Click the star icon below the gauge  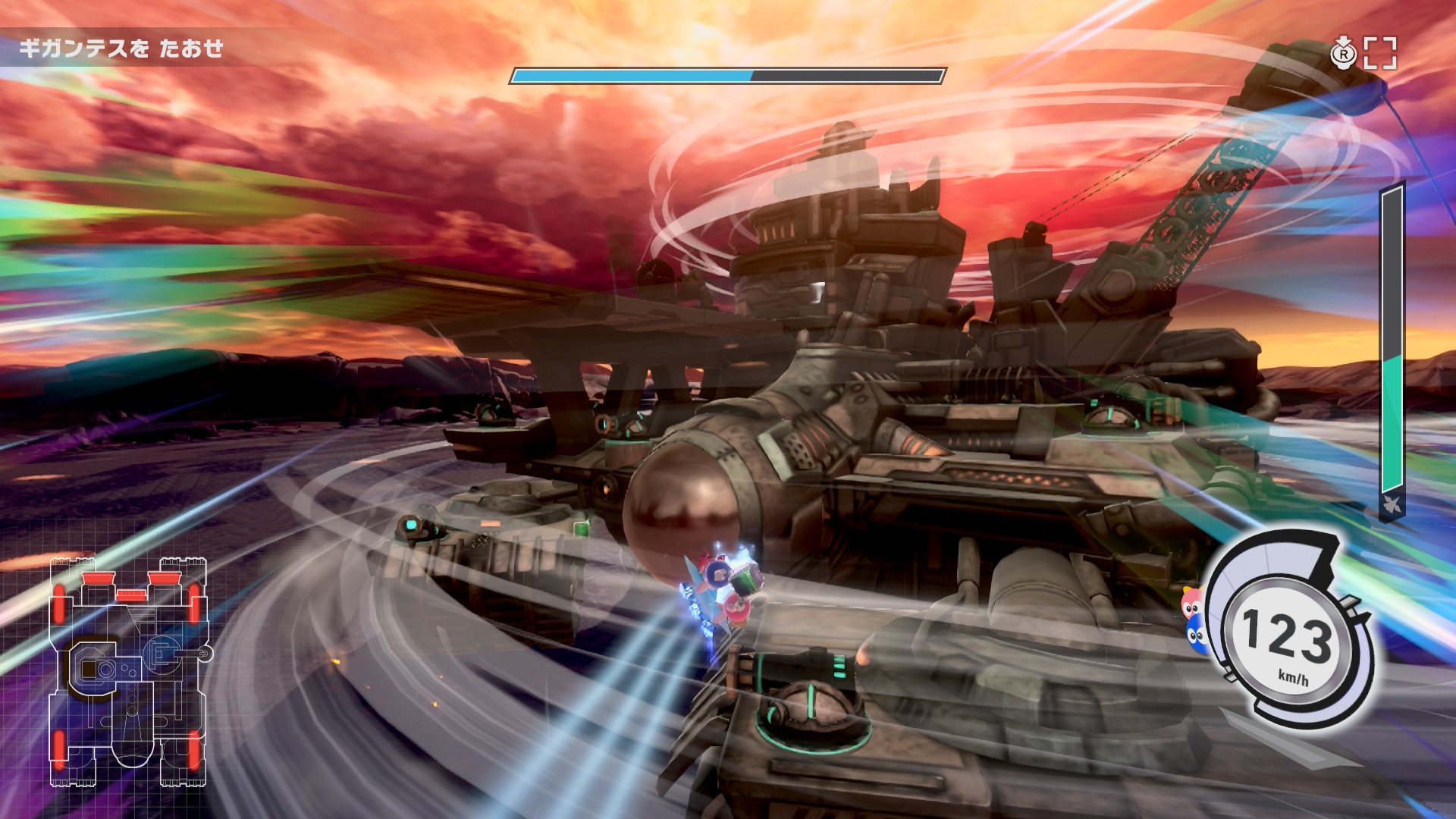pos(1392,505)
